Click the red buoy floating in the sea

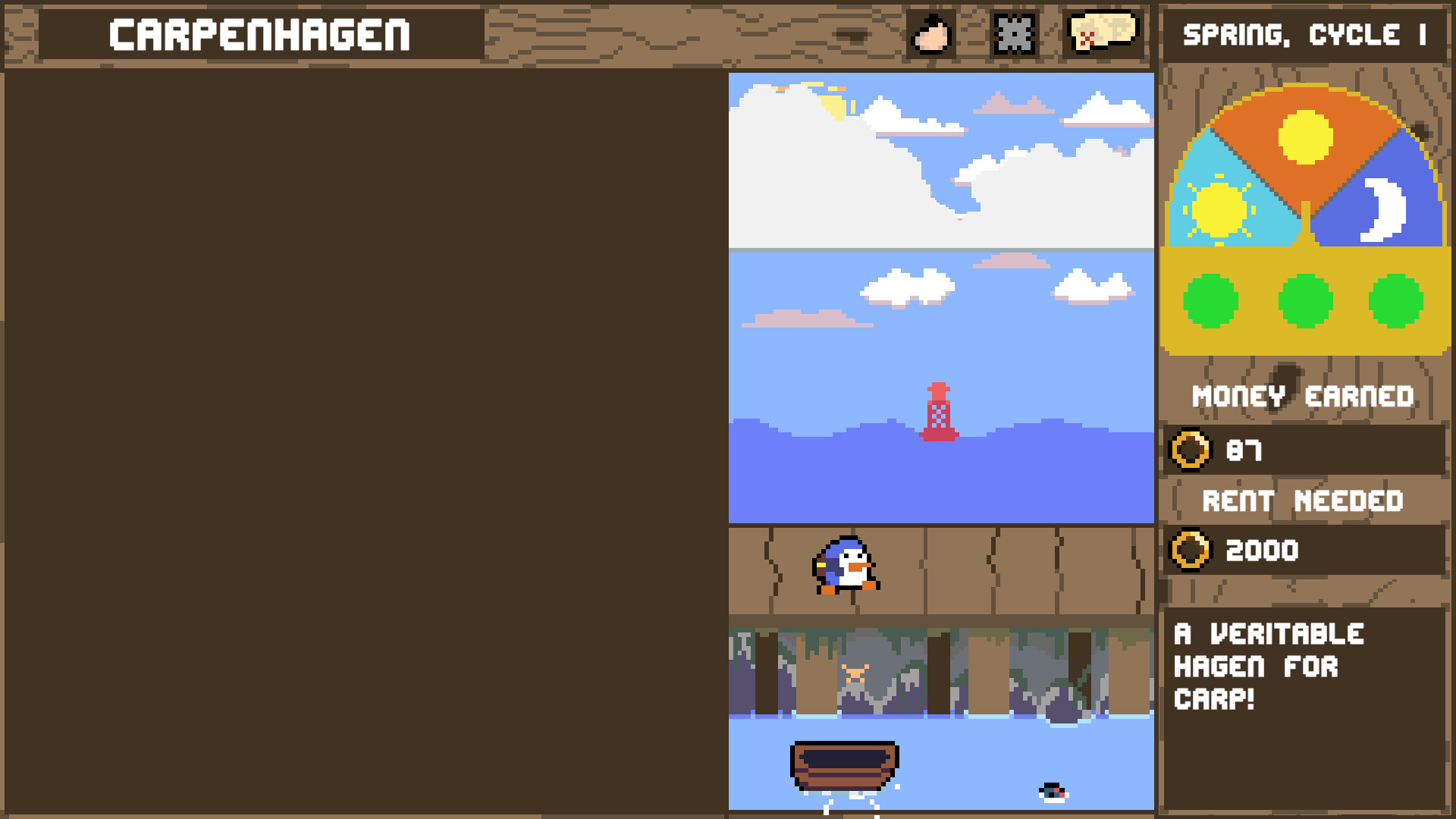[x=940, y=409]
